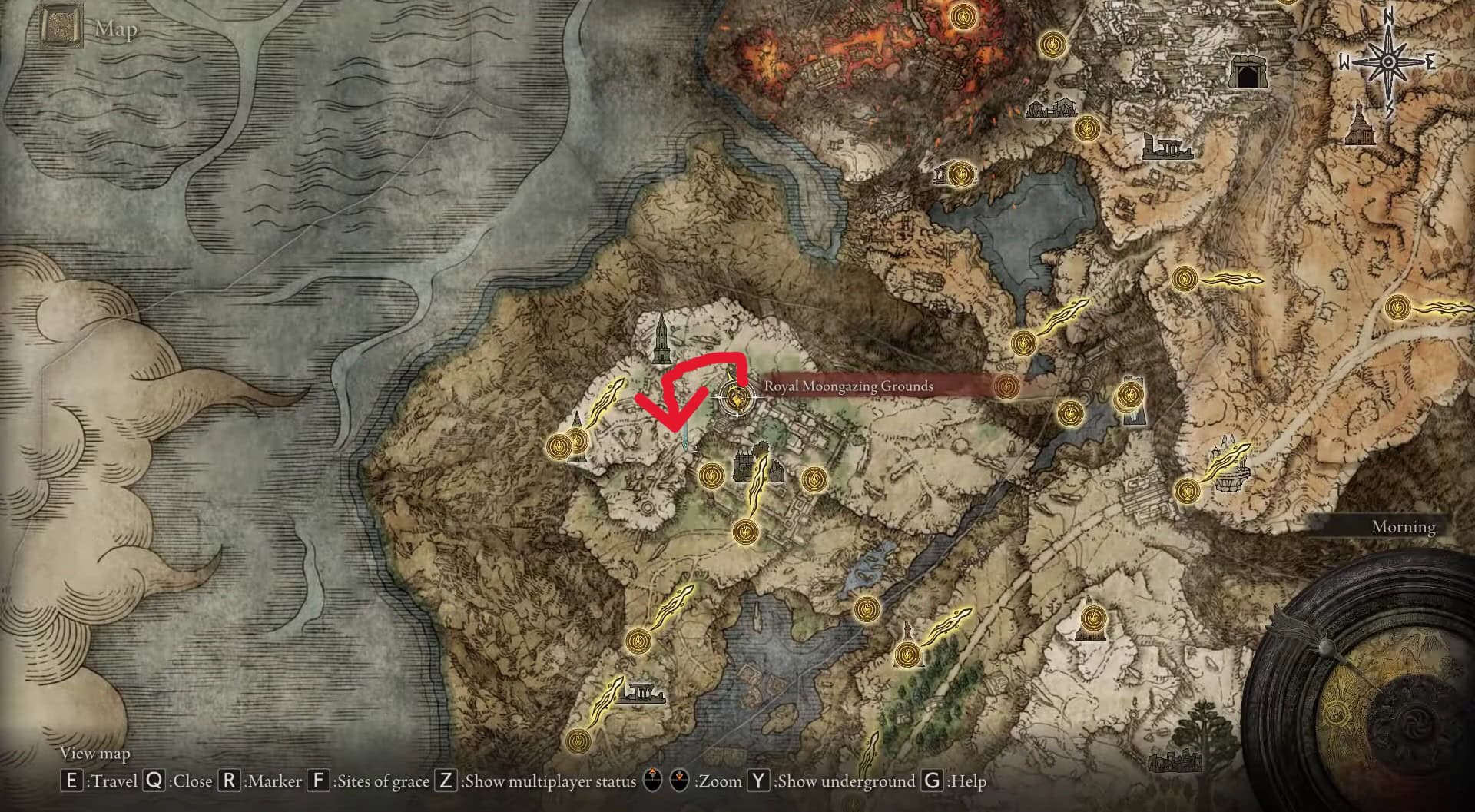Click the grace marker on the red name banner
Viewport: 1475px width, 812px height.
point(1006,386)
